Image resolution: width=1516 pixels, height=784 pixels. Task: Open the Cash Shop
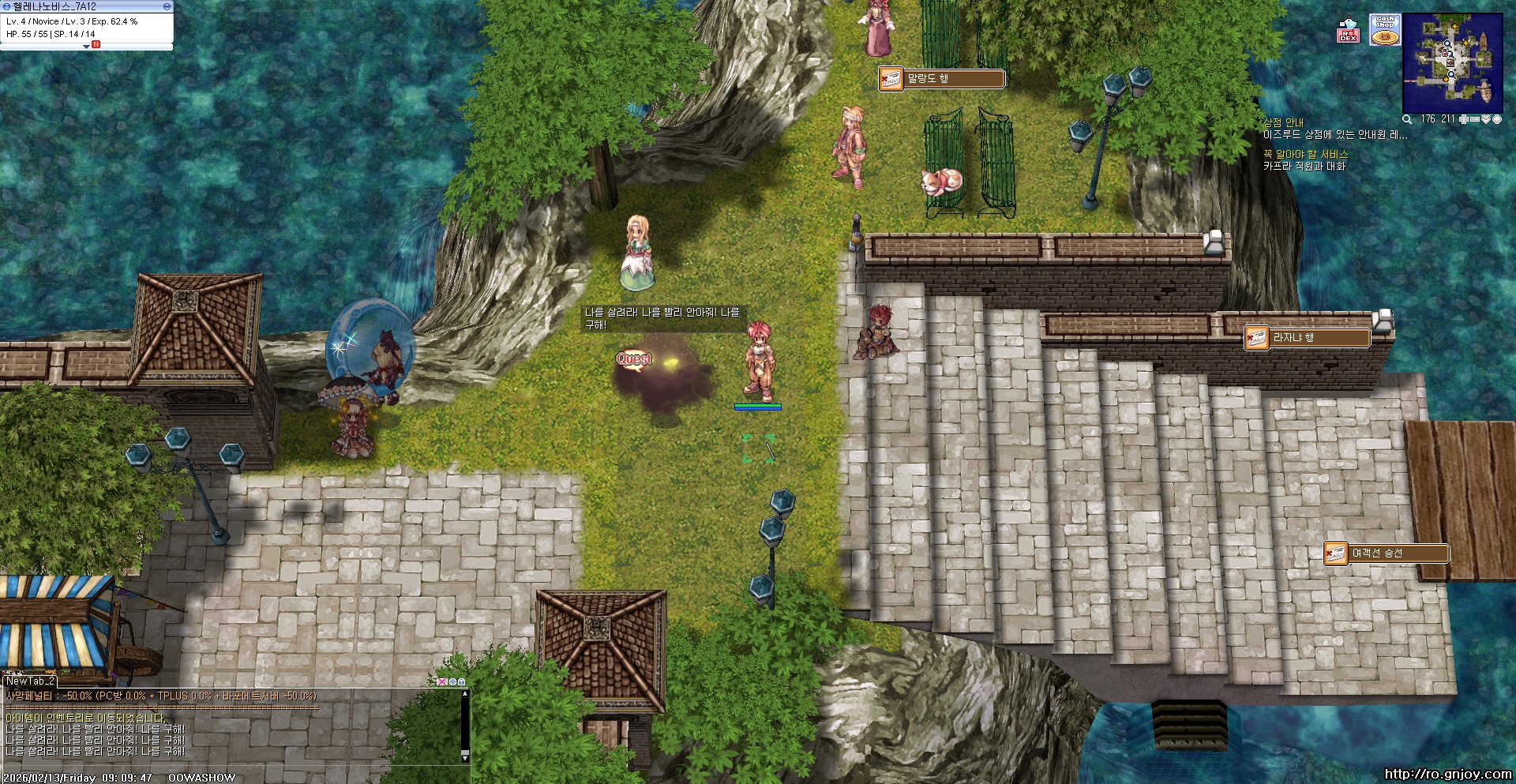1385,30
